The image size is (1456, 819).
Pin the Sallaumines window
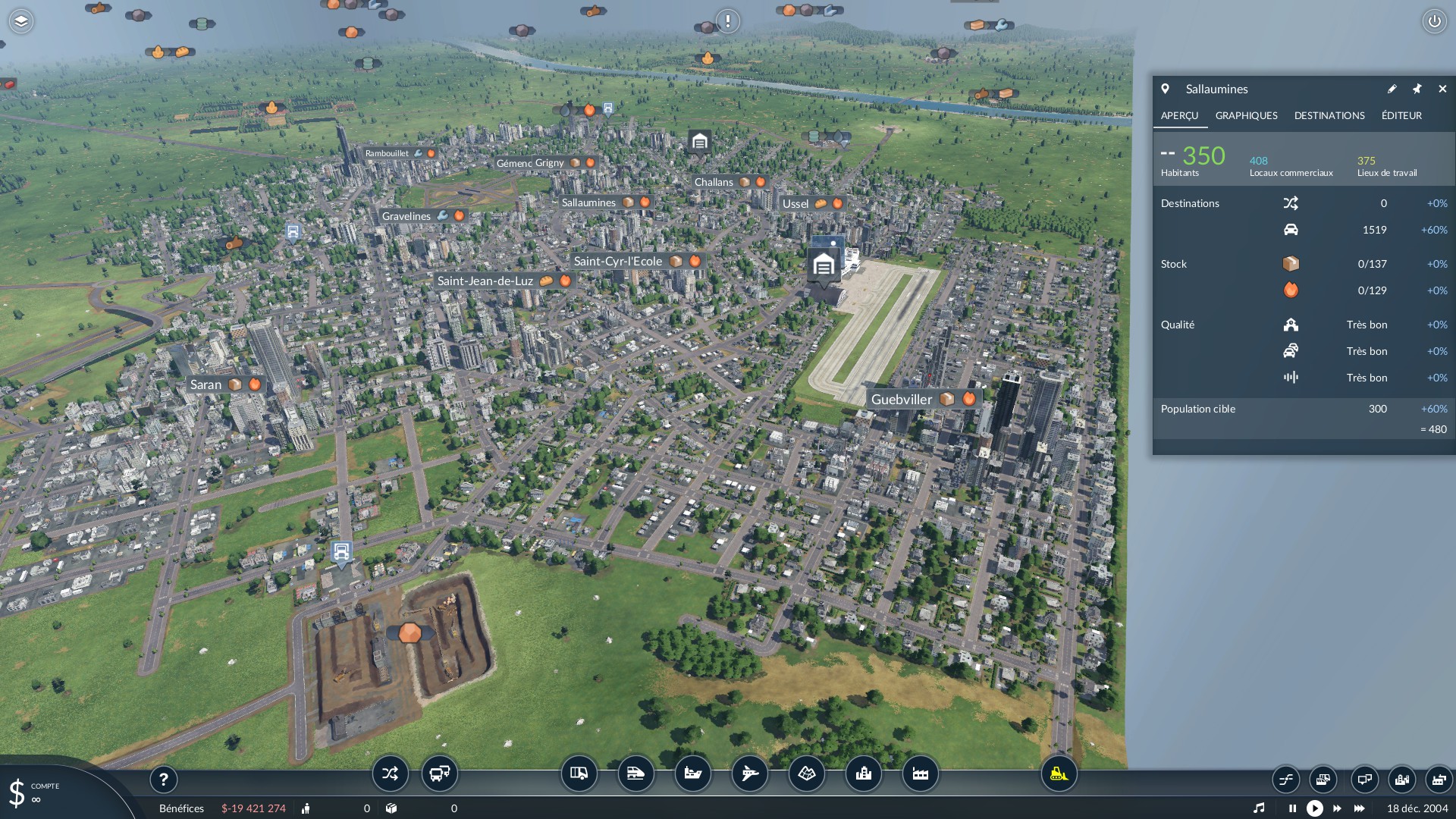1417,89
